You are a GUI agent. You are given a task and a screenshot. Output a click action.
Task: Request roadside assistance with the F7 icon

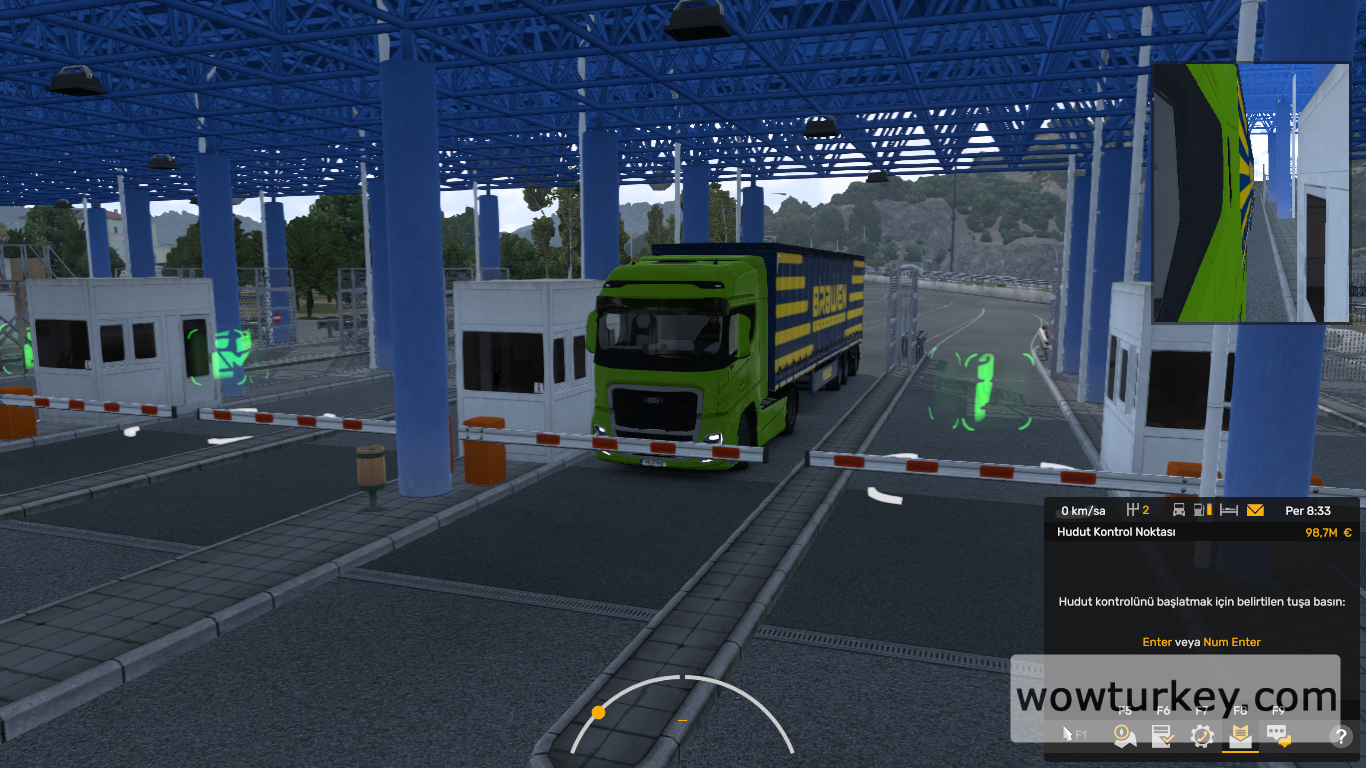(1201, 735)
